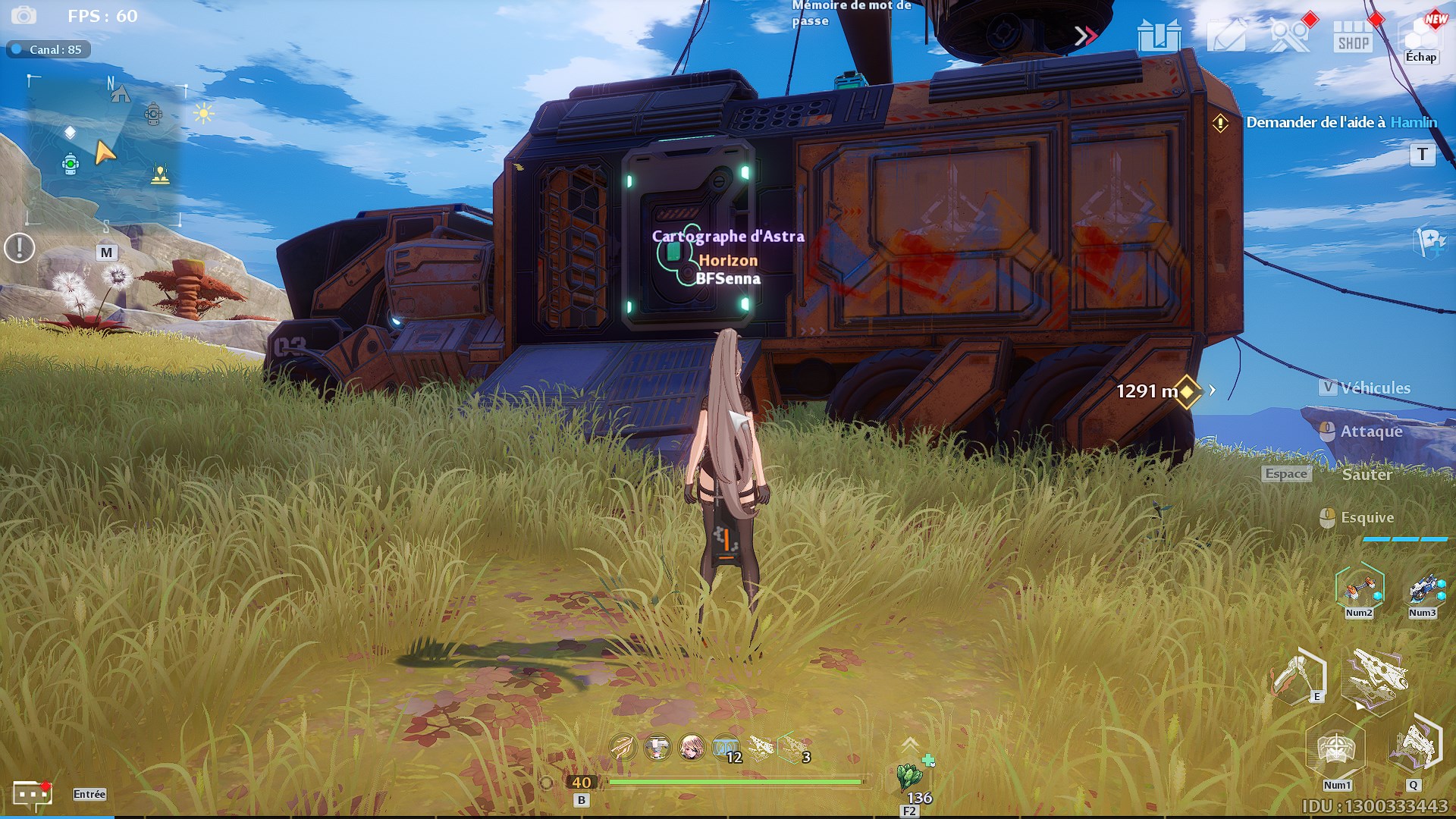Open the SHOP
This screenshot has width=1456, height=819.
(1353, 36)
